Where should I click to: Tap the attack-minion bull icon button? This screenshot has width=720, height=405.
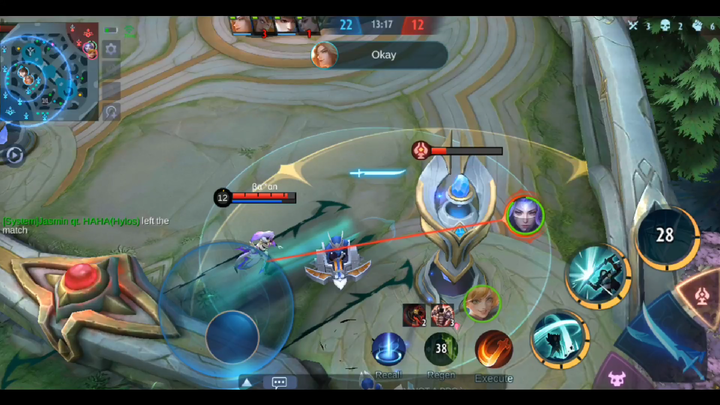(x=618, y=380)
